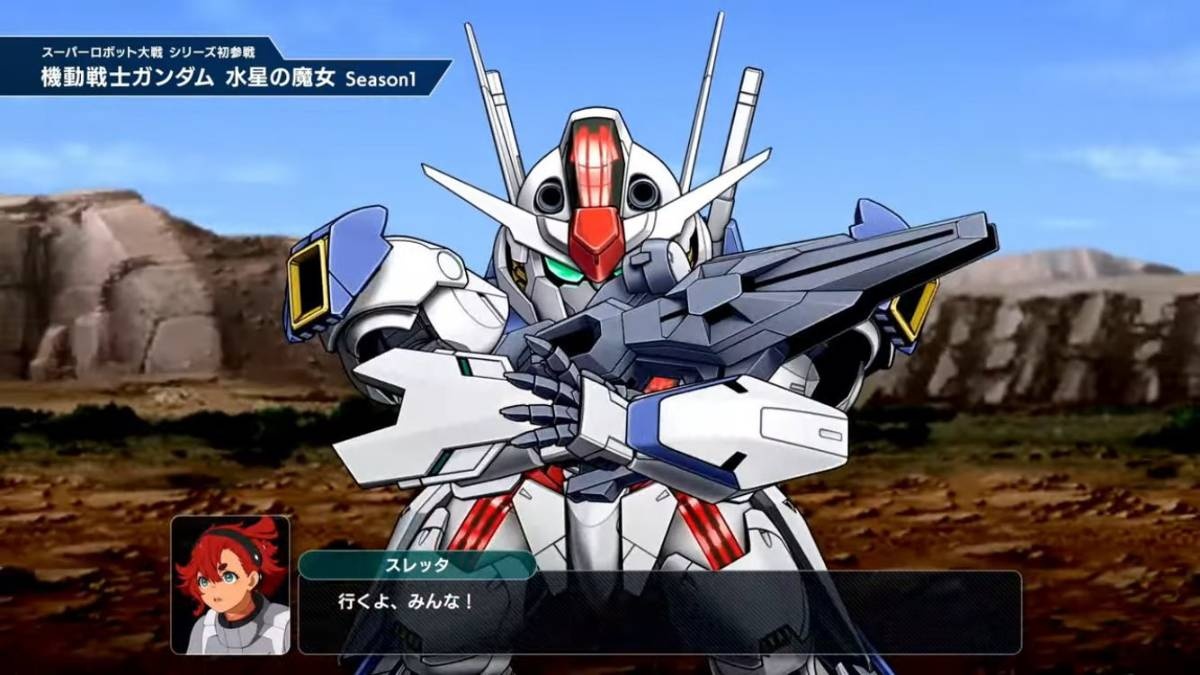Image resolution: width=1200 pixels, height=675 pixels.
Task: Select Suletta's pilot portrait
Action: 230,585
